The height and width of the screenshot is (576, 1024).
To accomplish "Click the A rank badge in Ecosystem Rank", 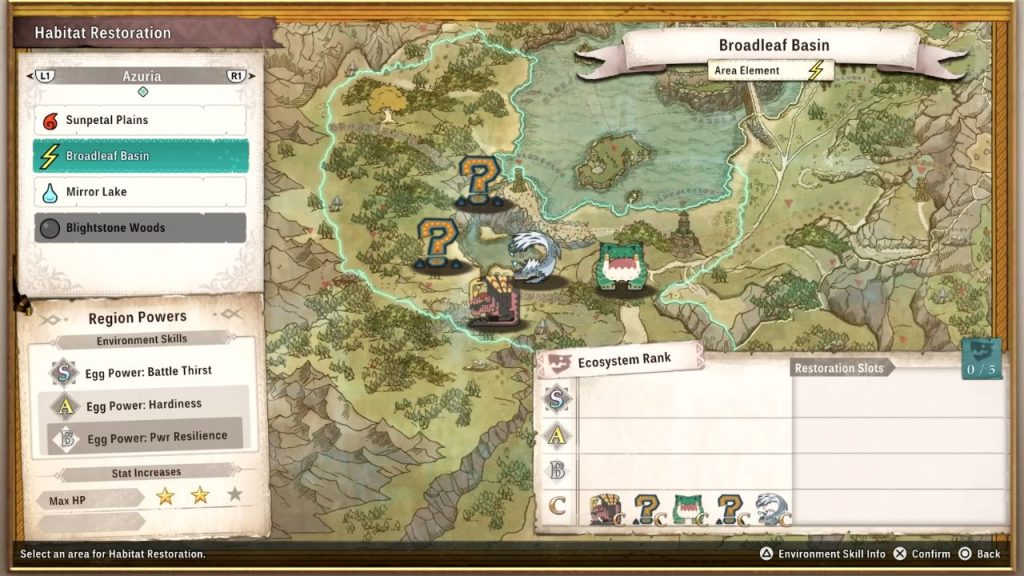I will coord(558,435).
